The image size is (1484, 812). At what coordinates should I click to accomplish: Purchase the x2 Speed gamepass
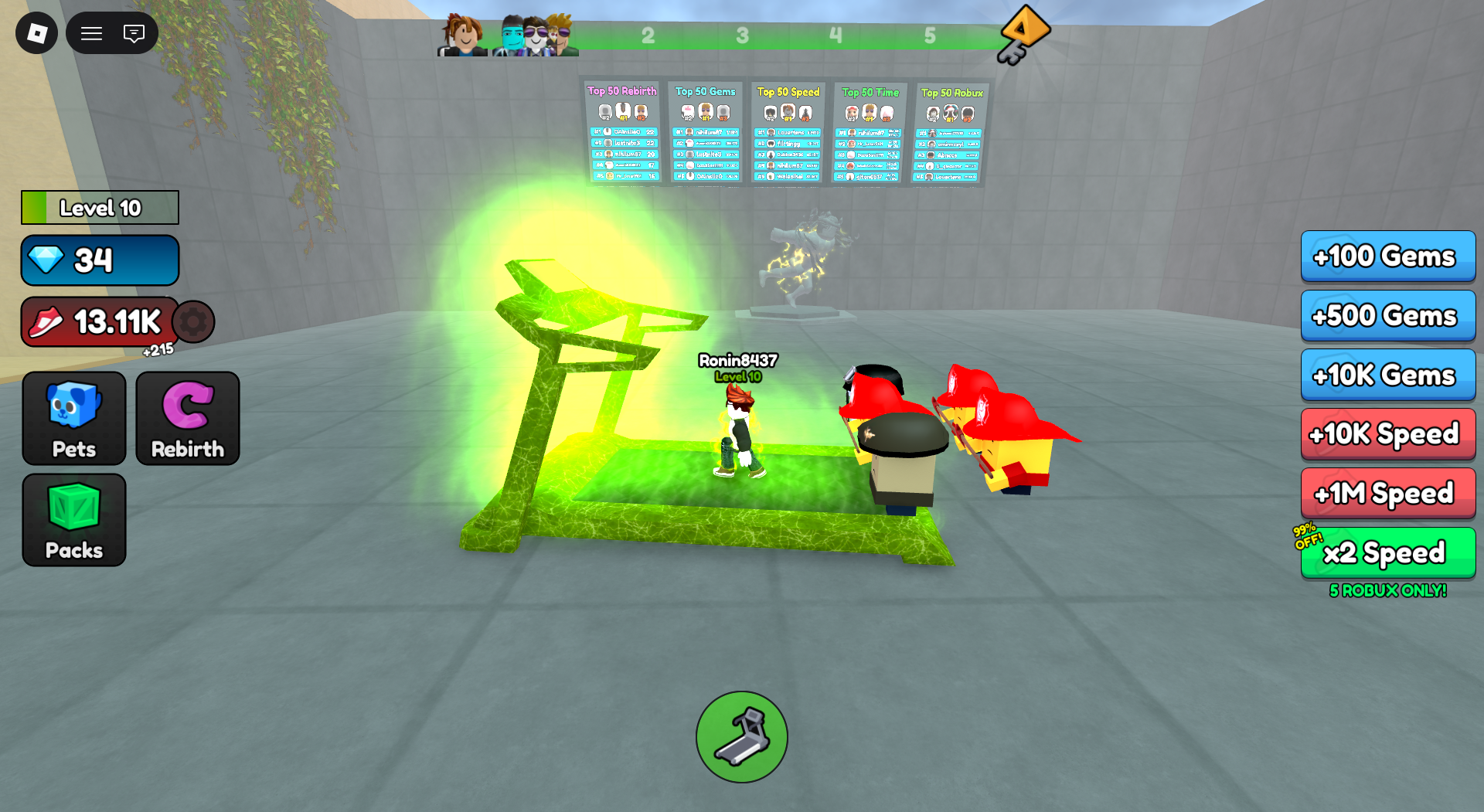pyautogui.click(x=1387, y=552)
